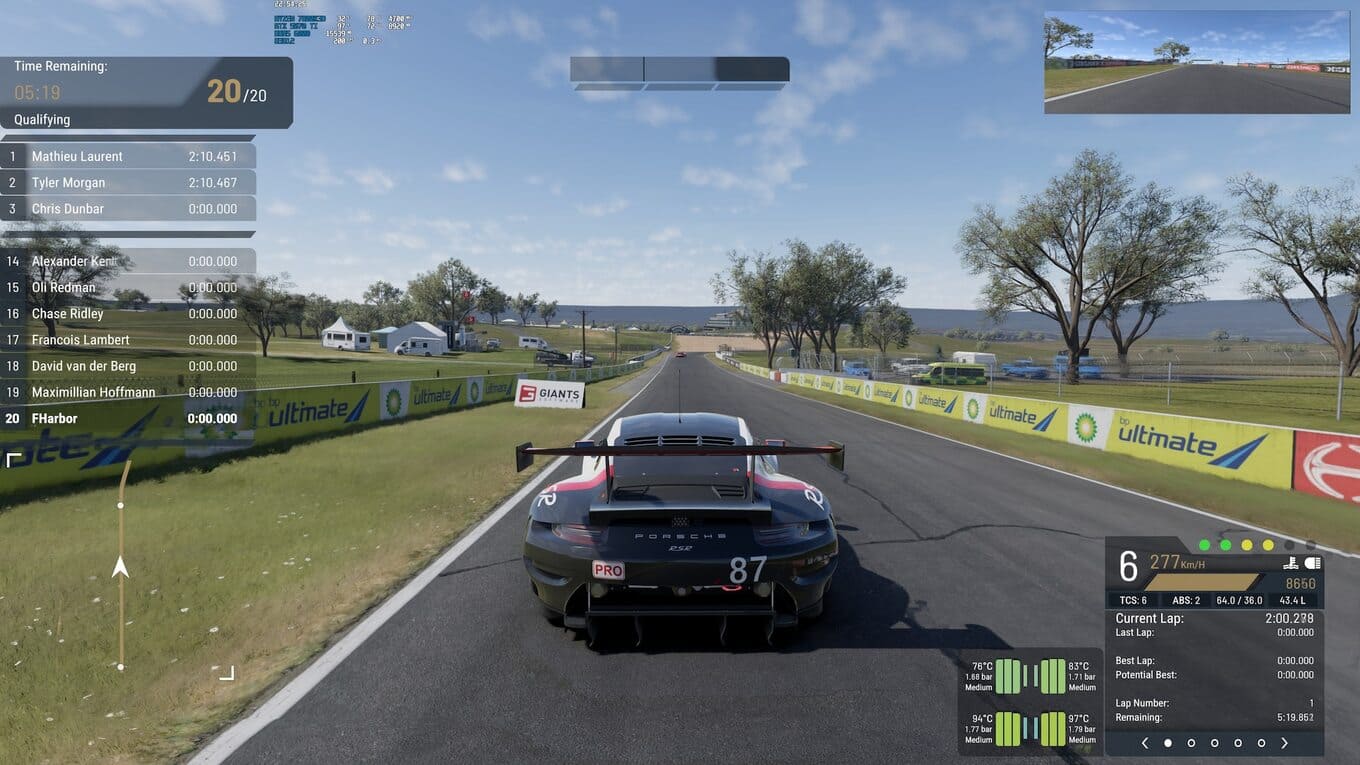Image resolution: width=1360 pixels, height=765 pixels.
Task: Choose Chris Dunbar in the qualifying list
Action: click(128, 209)
